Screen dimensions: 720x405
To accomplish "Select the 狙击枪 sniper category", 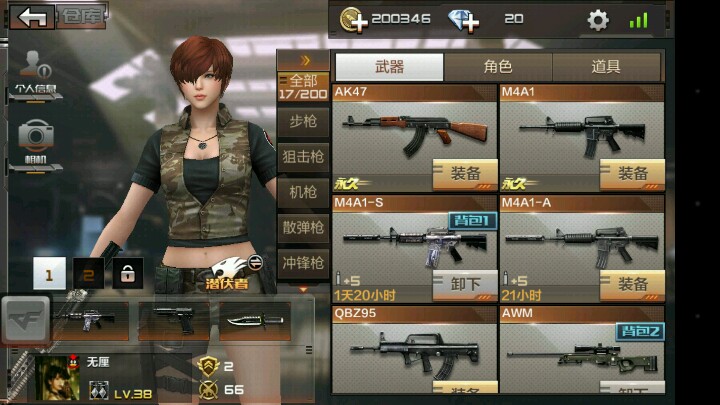I will click(302, 156).
